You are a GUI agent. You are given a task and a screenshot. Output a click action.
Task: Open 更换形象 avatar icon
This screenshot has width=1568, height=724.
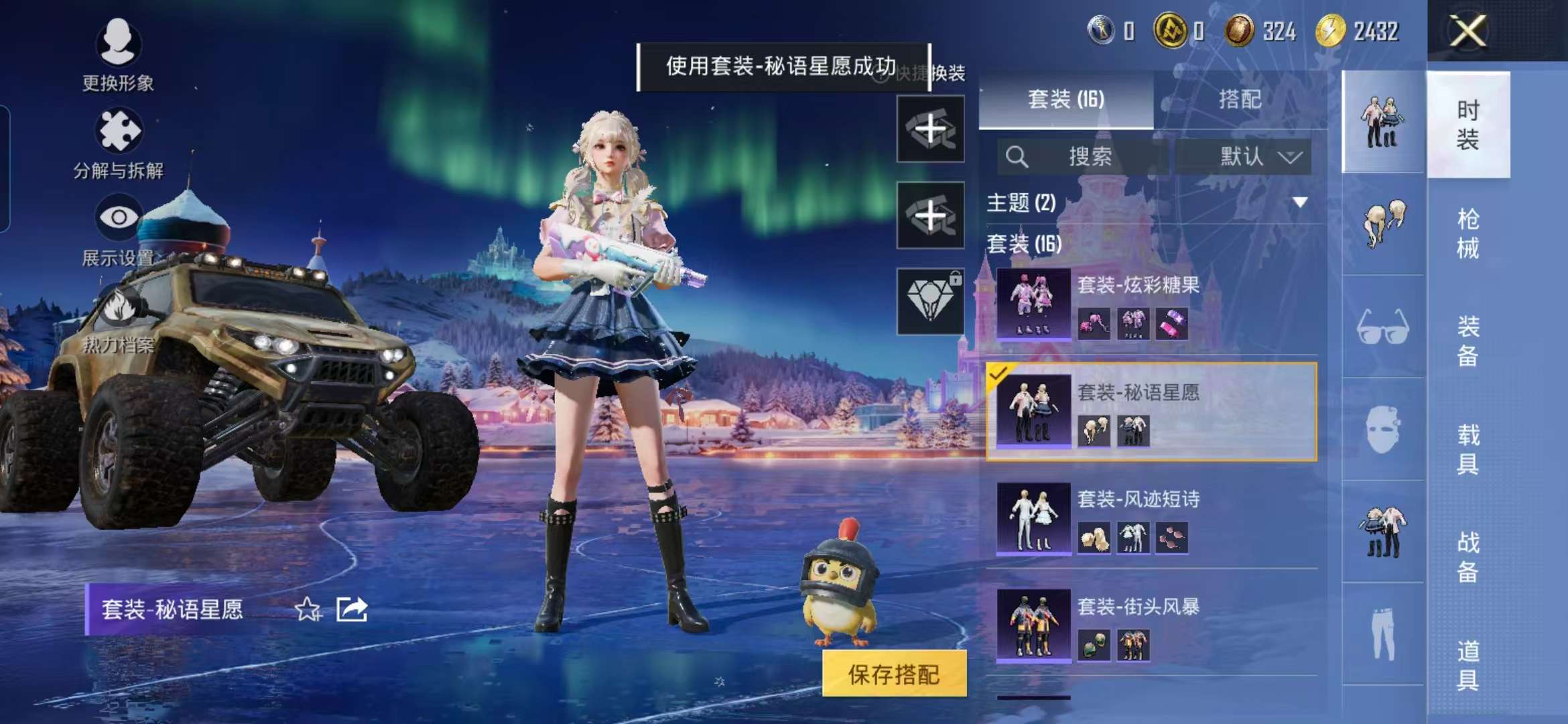118,44
